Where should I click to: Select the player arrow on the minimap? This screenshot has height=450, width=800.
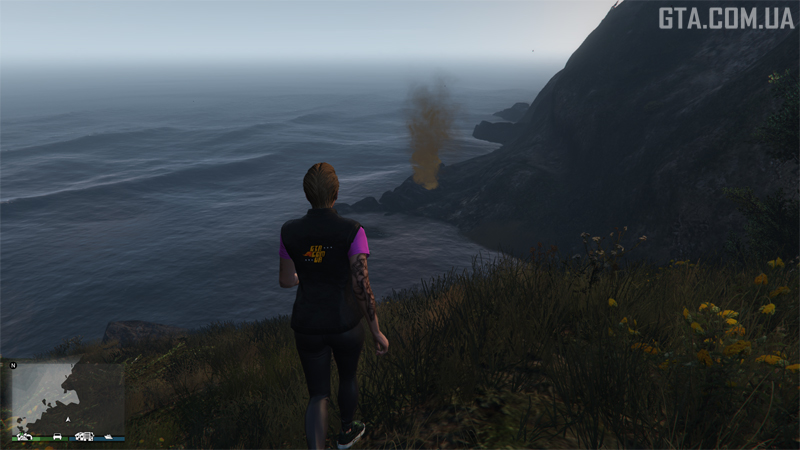[68, 420]
